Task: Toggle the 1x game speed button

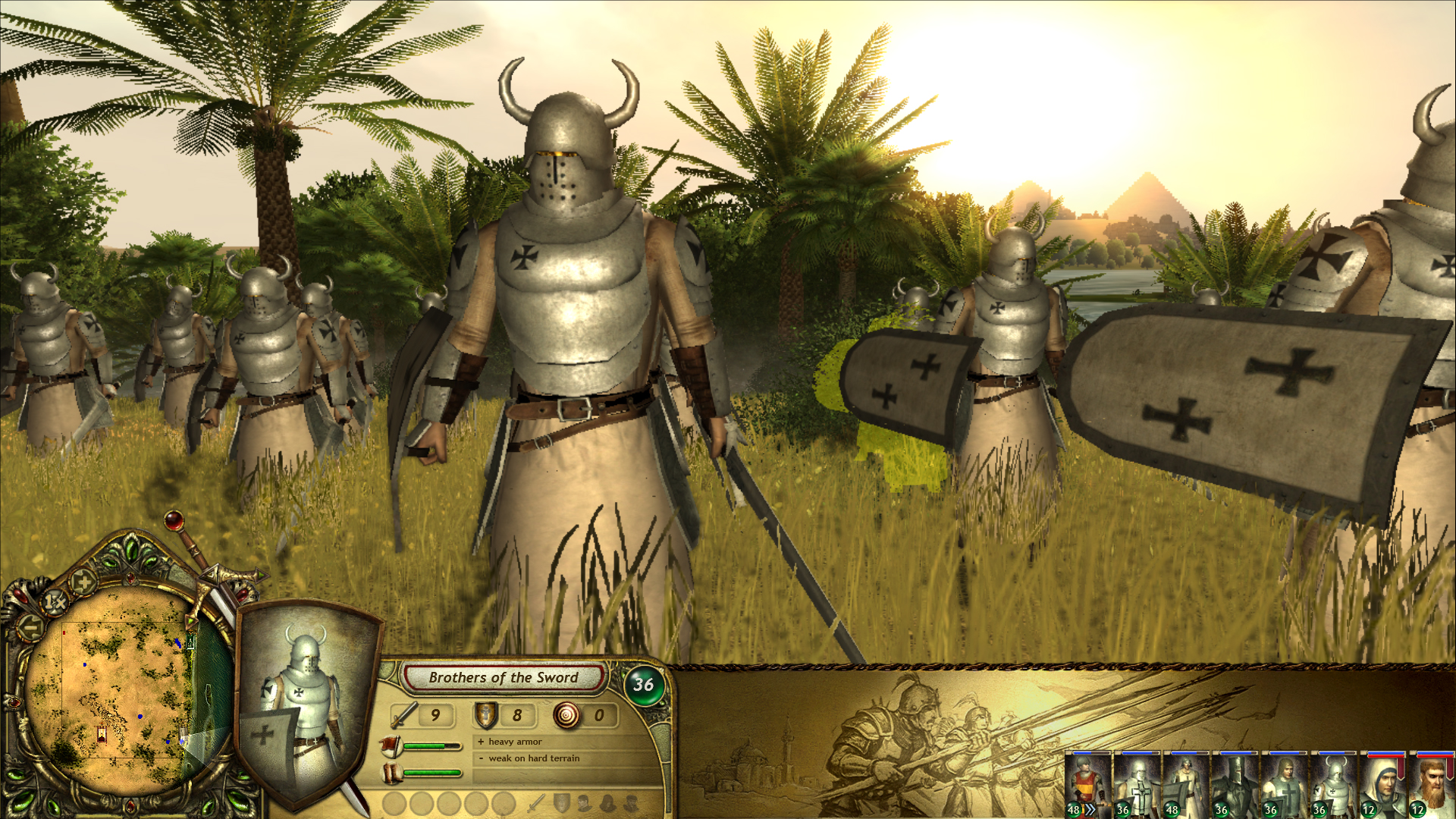Action: coord(55,600)
